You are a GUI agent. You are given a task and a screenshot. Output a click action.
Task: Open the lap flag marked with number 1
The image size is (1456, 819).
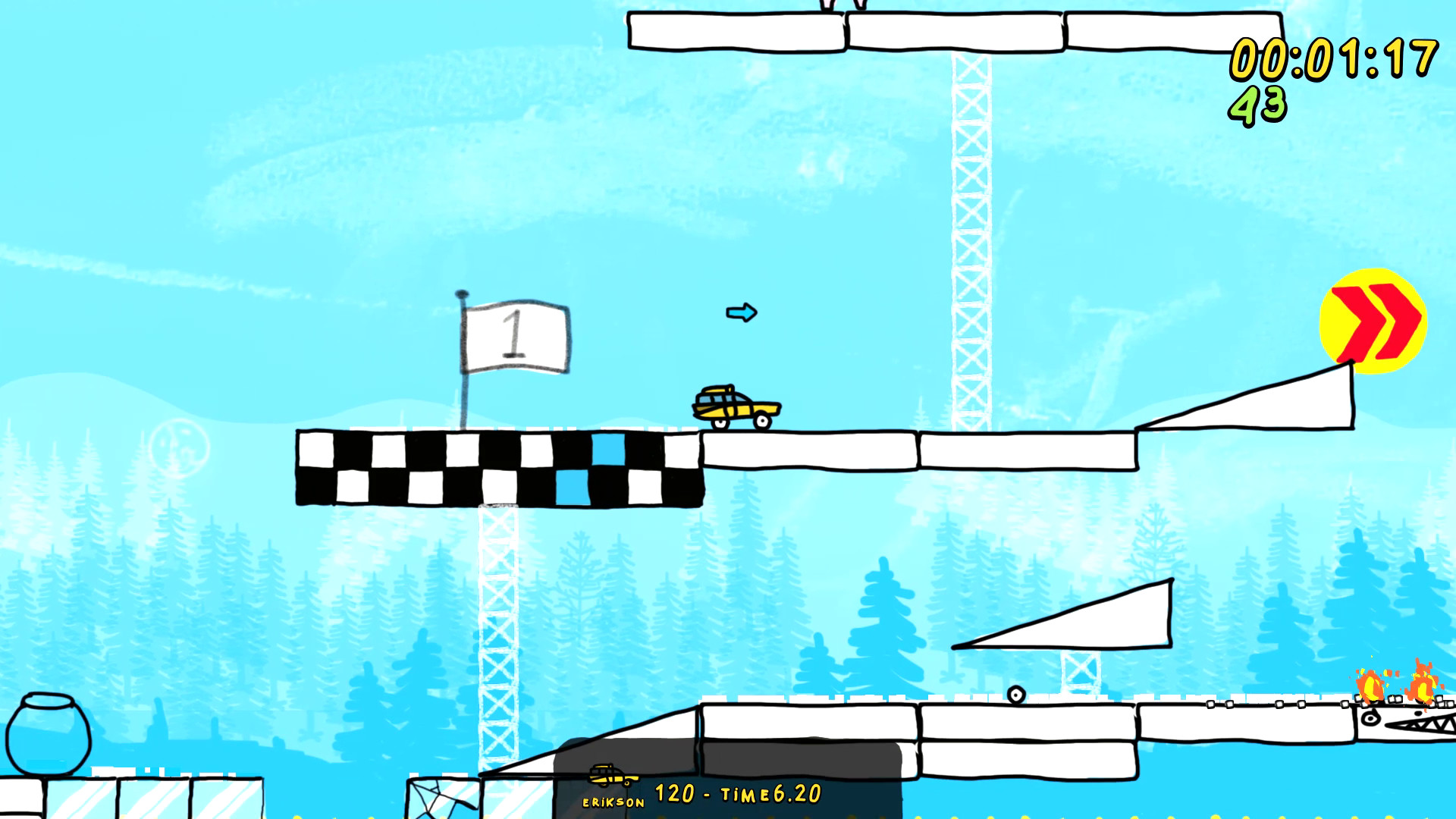tap(518, 336)
